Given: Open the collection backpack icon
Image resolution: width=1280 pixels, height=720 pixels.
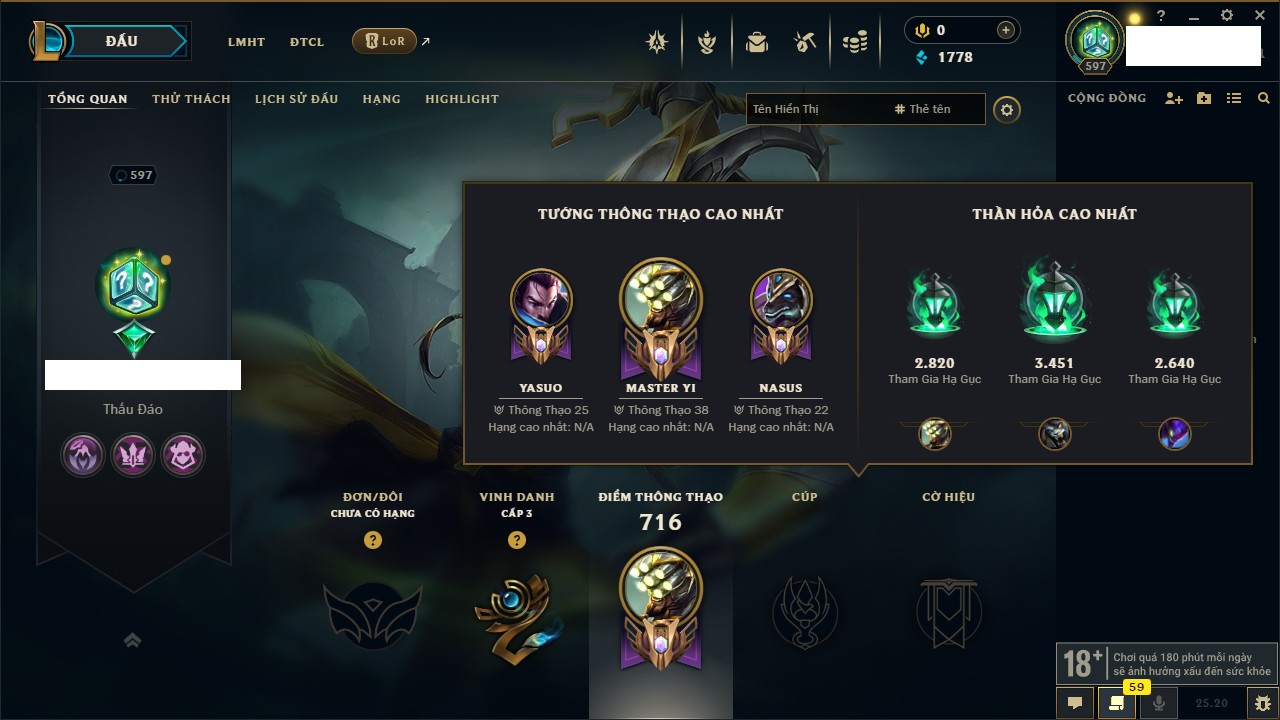Looking at the screenshot, I should tap(757, 42).
